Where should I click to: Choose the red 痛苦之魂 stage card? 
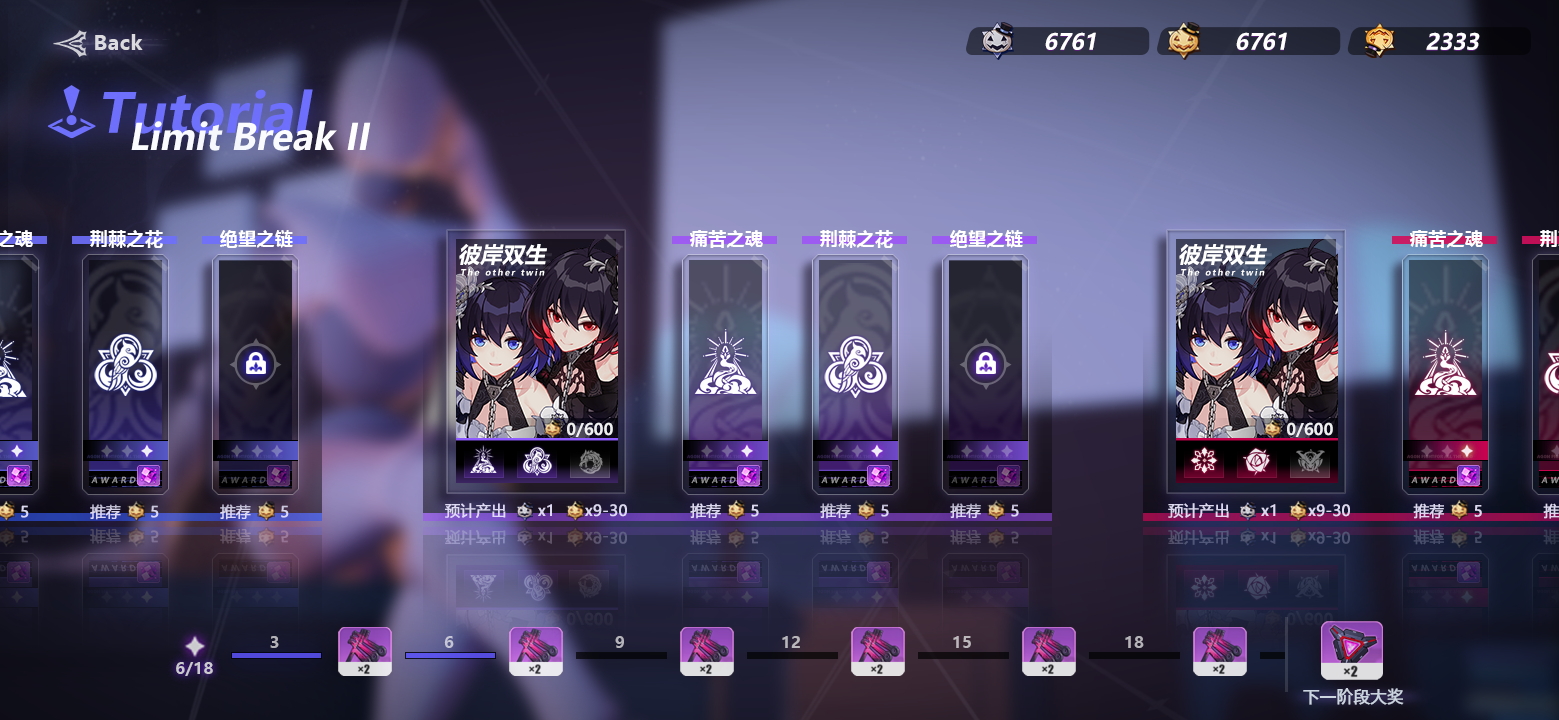[x=1445, y=372]
